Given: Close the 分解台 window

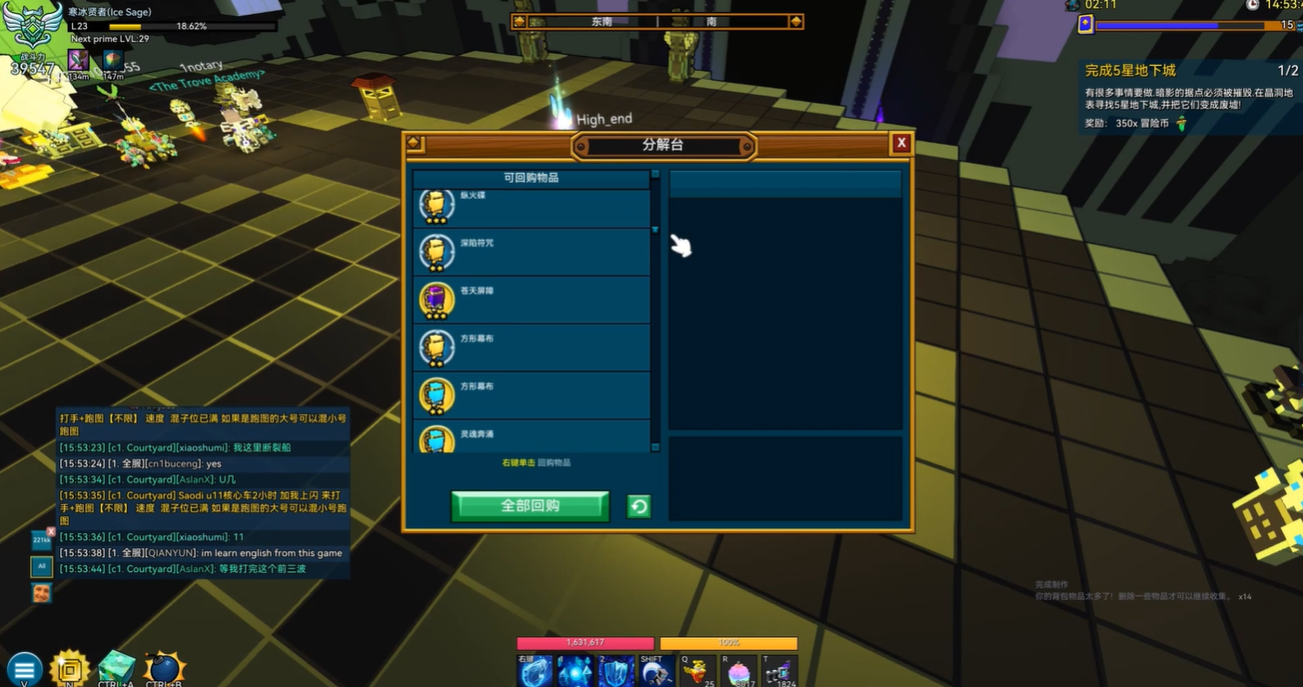Looking at the screenshot, I should point(901,143).
